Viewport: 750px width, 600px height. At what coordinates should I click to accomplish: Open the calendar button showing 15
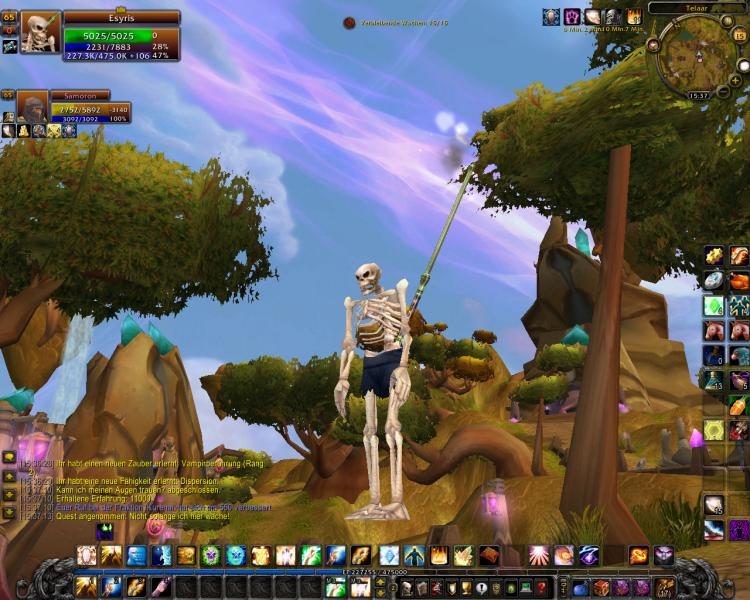point(740,35)
